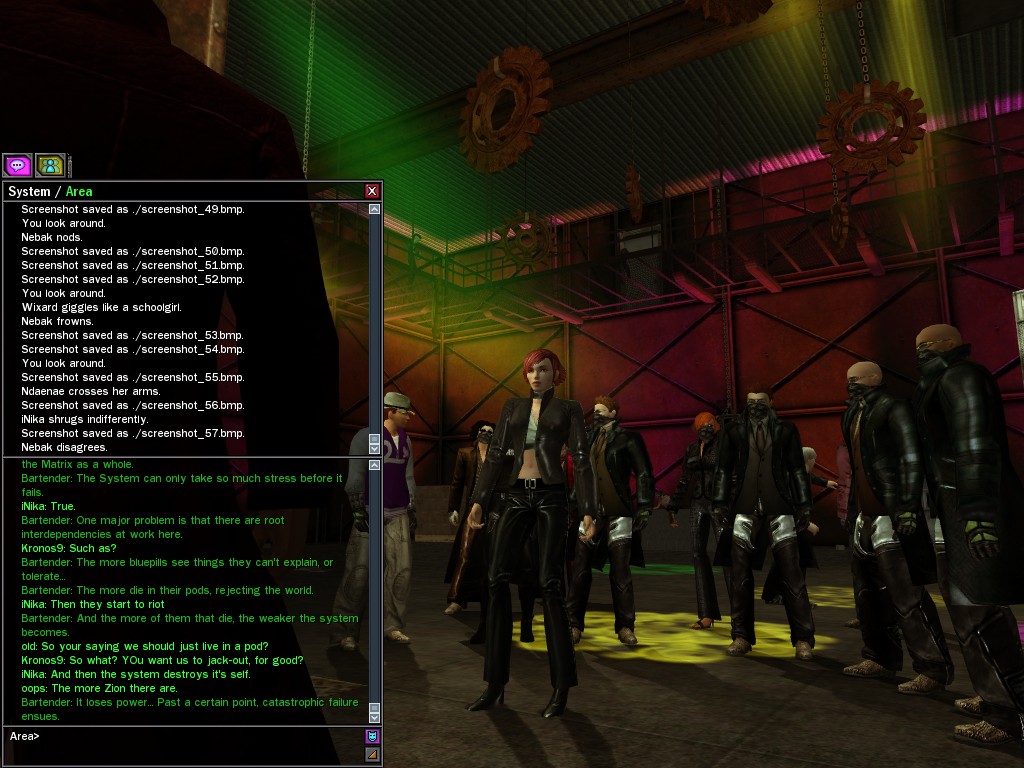This screenshot has height=768, width=1024.
Task: Switch to the System chat tab
Action: (28, 191)
